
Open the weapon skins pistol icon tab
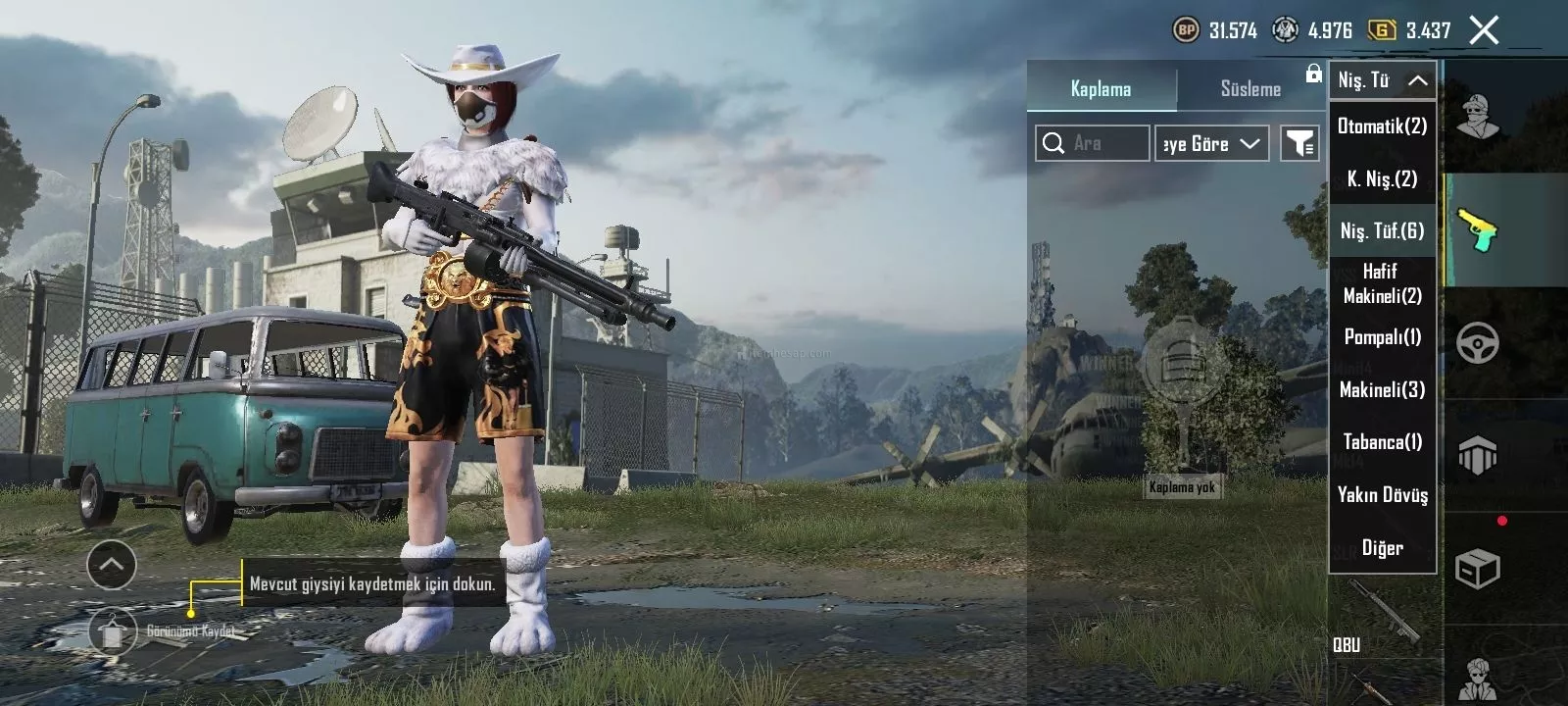(x=1478, y=230)
